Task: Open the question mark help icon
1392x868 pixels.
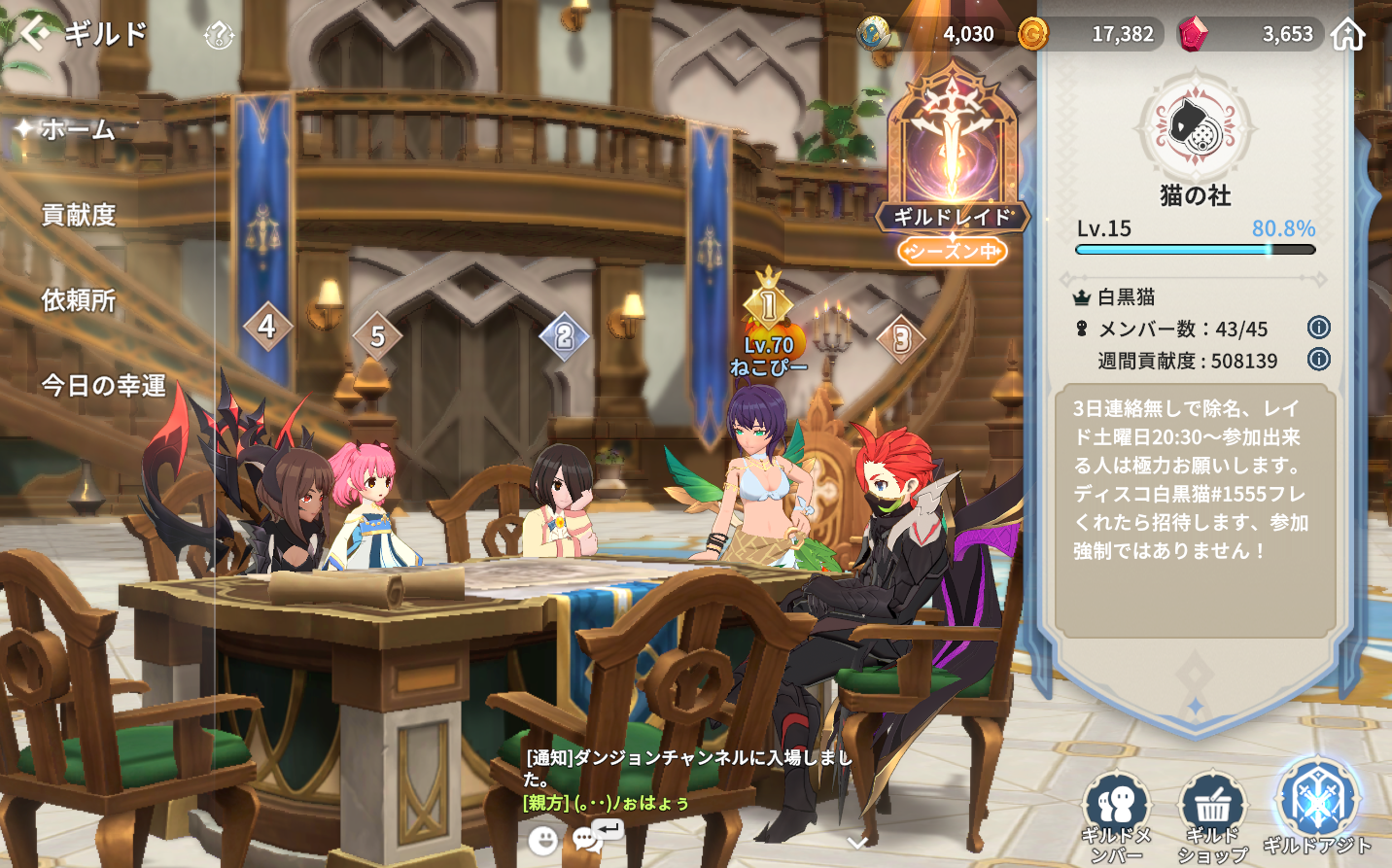Action: [x=219, y=37]
